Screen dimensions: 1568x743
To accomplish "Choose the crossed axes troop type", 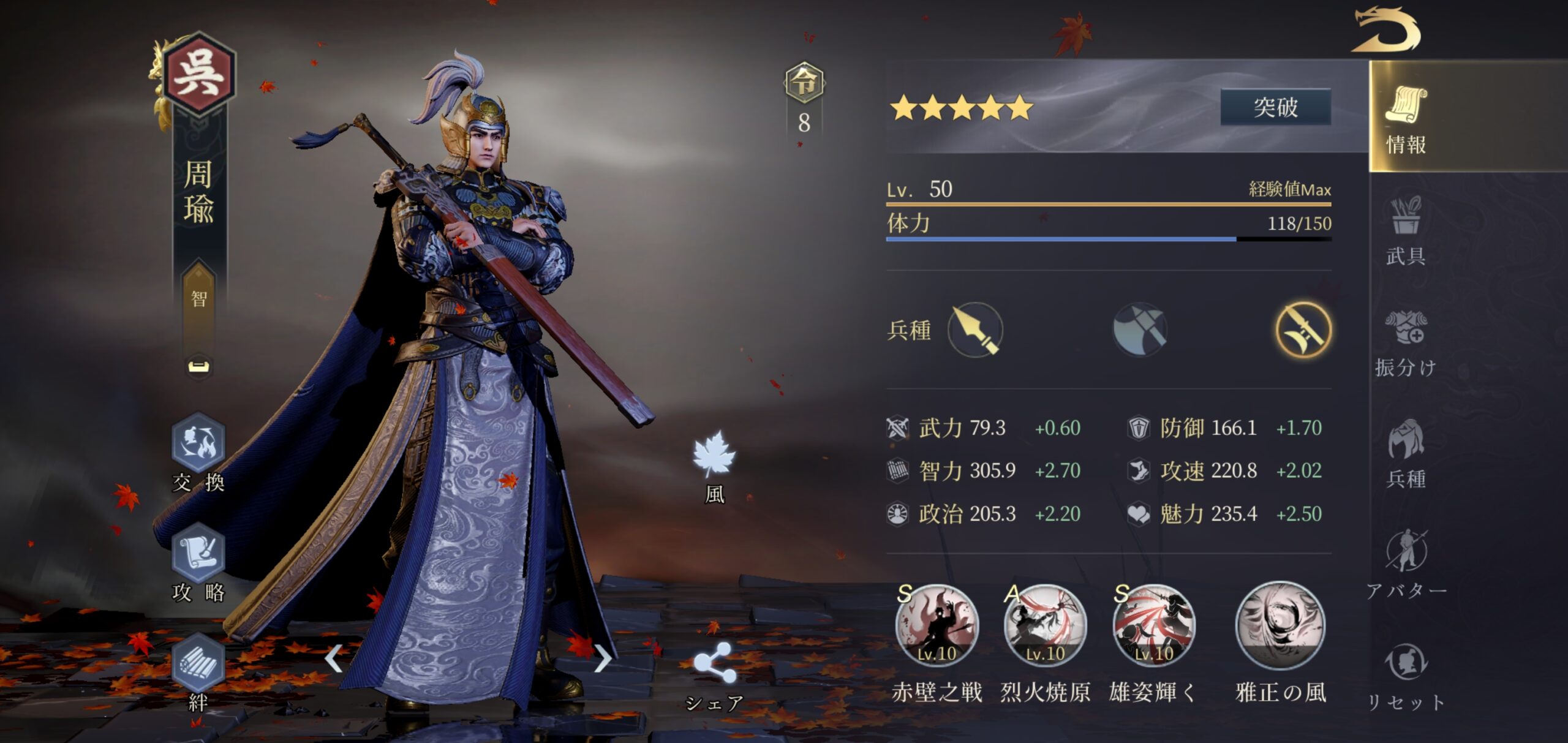I will (x=1139, y=330).
